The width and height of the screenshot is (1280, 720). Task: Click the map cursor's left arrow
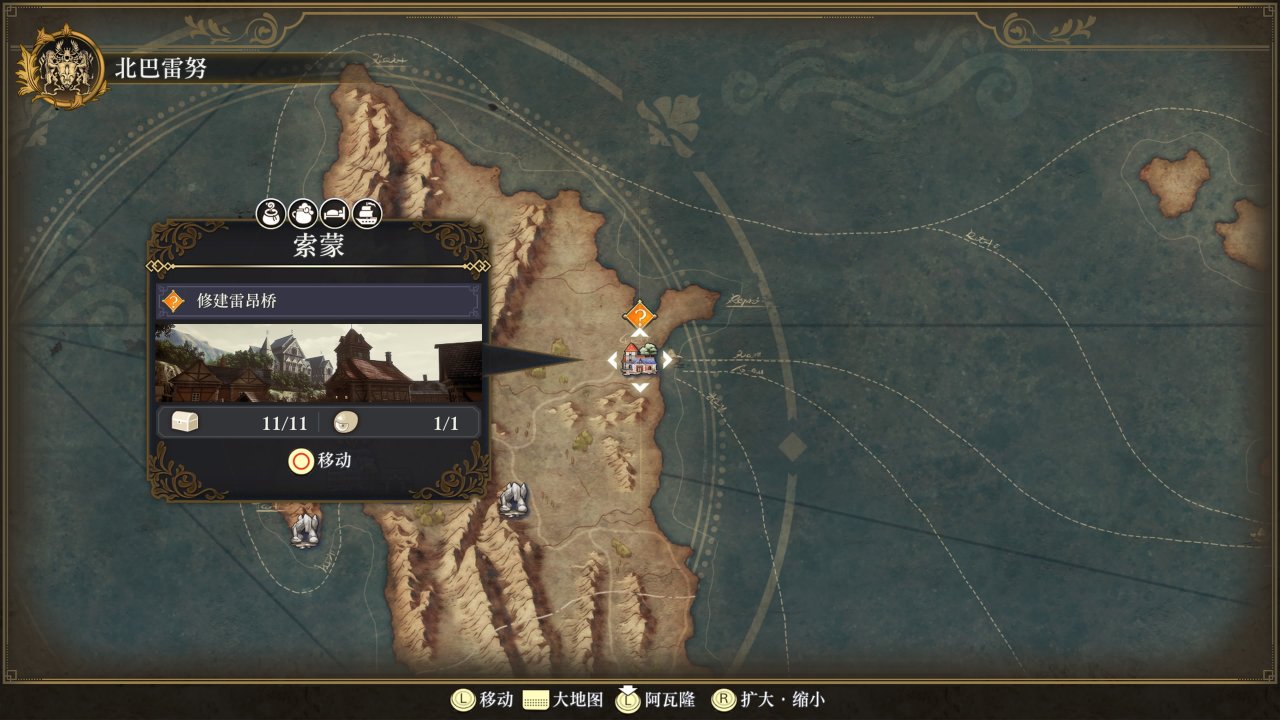pyautogui.click(x=612, y=360)
